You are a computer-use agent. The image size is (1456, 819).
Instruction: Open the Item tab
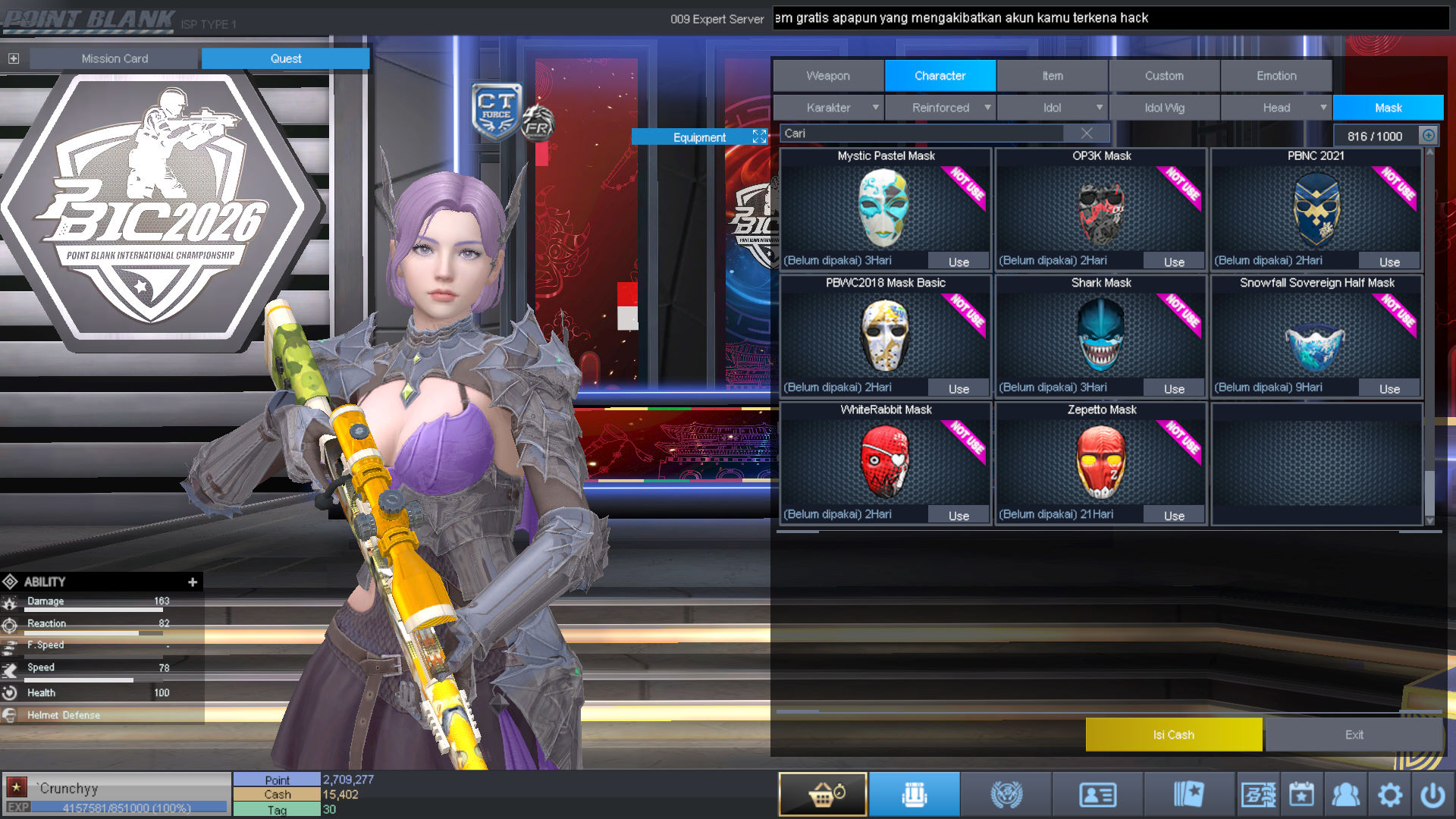(x=1052, y=76)
